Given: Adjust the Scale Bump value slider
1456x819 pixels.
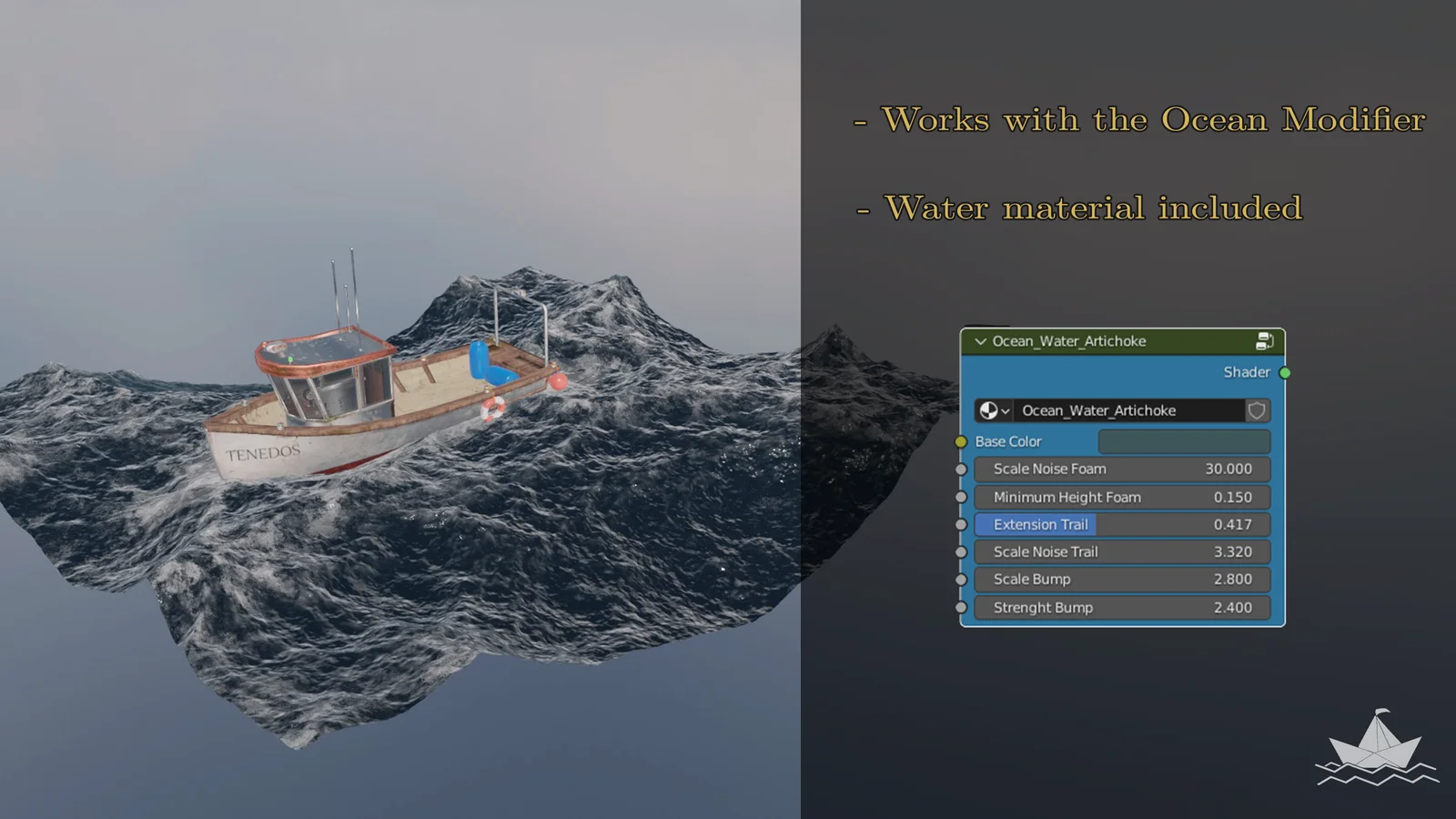Looking at the screenshot, I should 1119,579.
